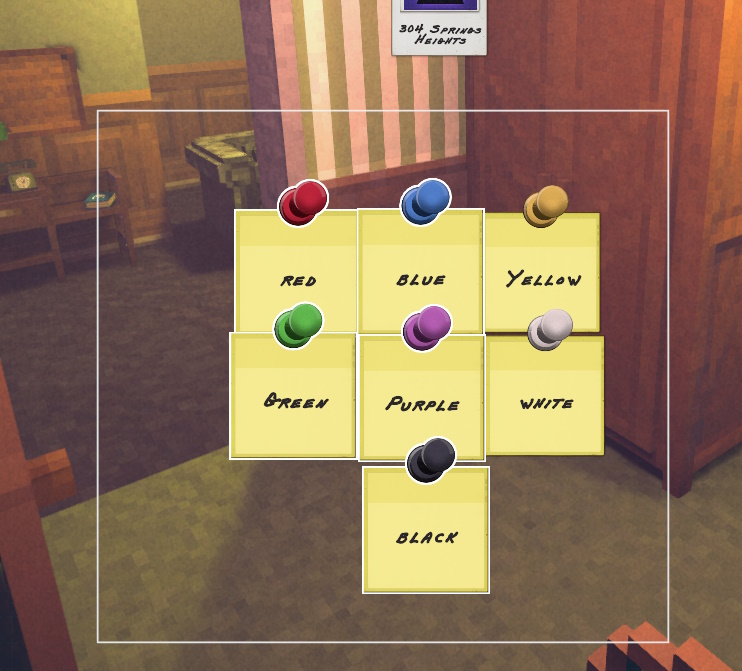Choose the green pin color option
742x671 pixels.
tap(294, 396)
